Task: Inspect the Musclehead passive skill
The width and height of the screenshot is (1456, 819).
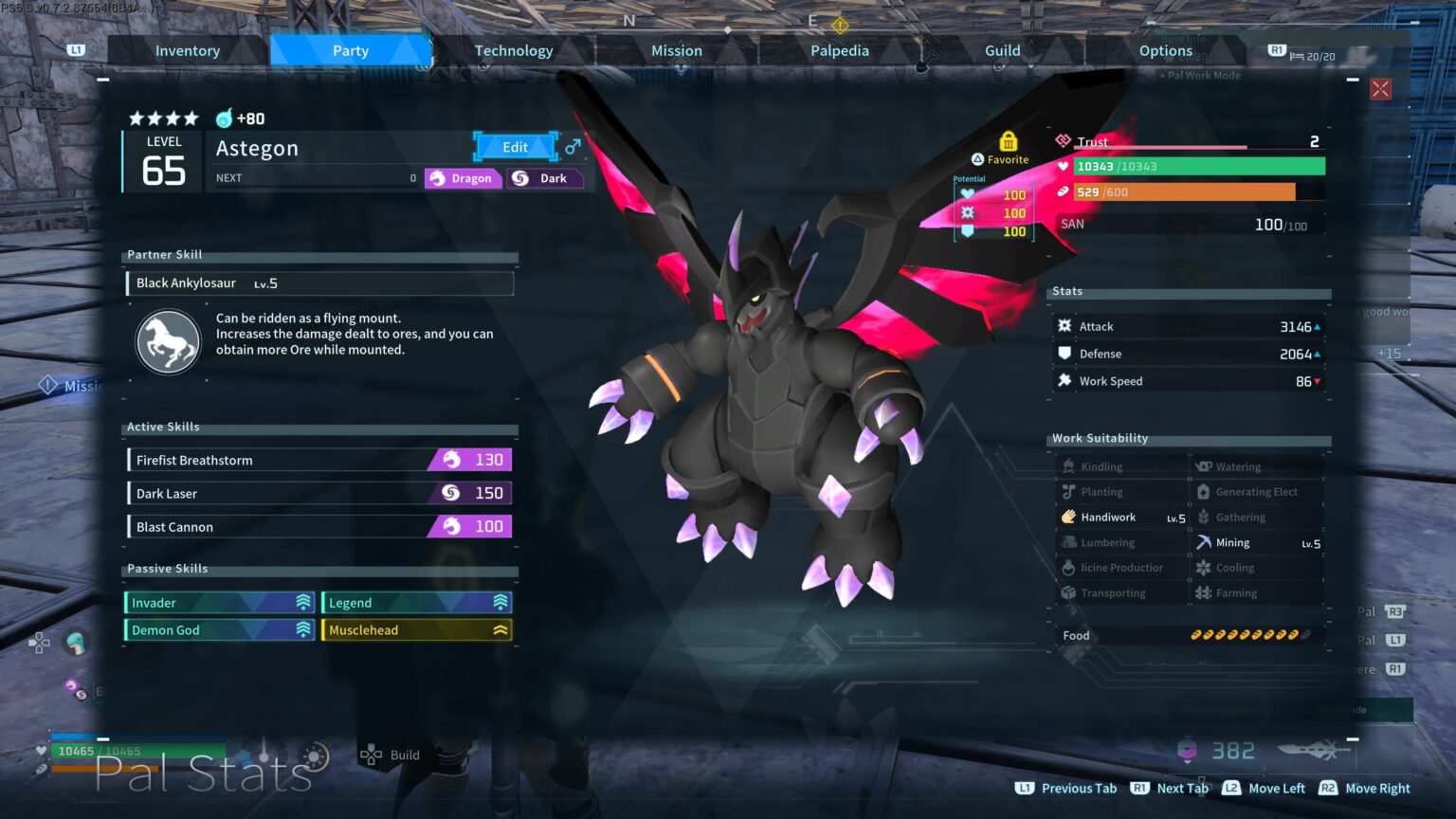Action: tap(417, 630)
